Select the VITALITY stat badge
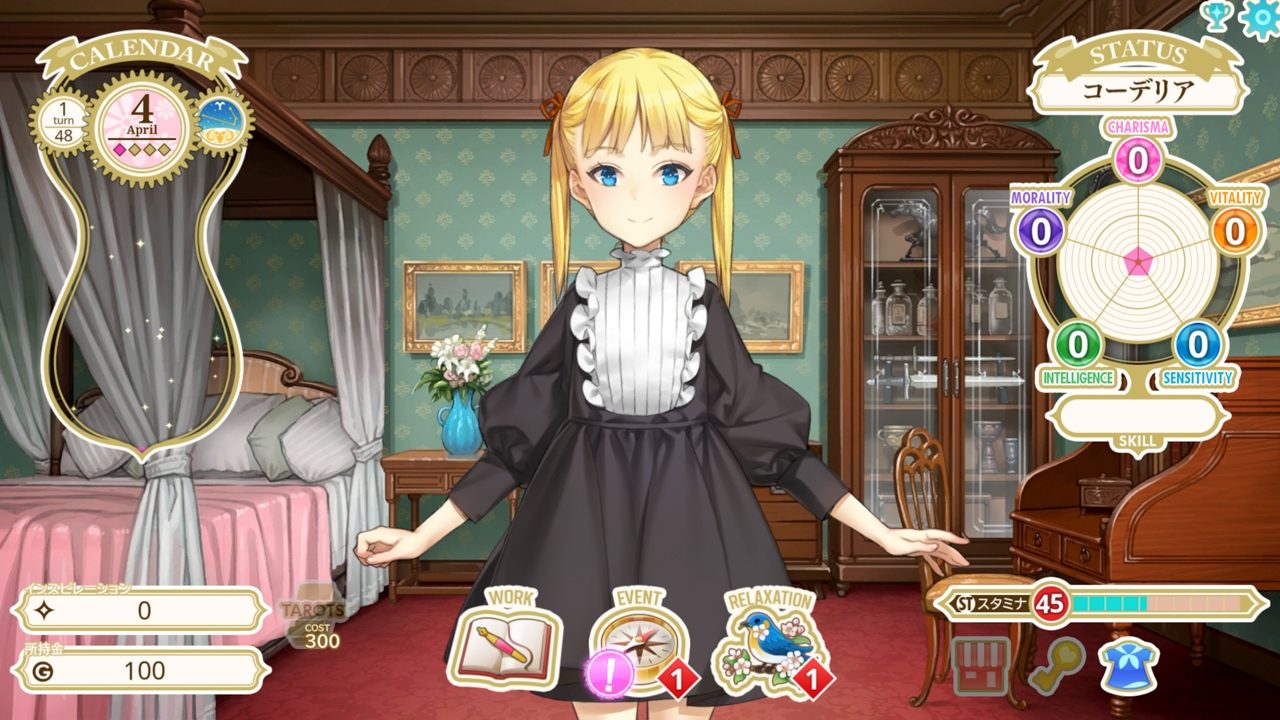This screenshot has width=1280, height=720. [x=1236, y=231]
